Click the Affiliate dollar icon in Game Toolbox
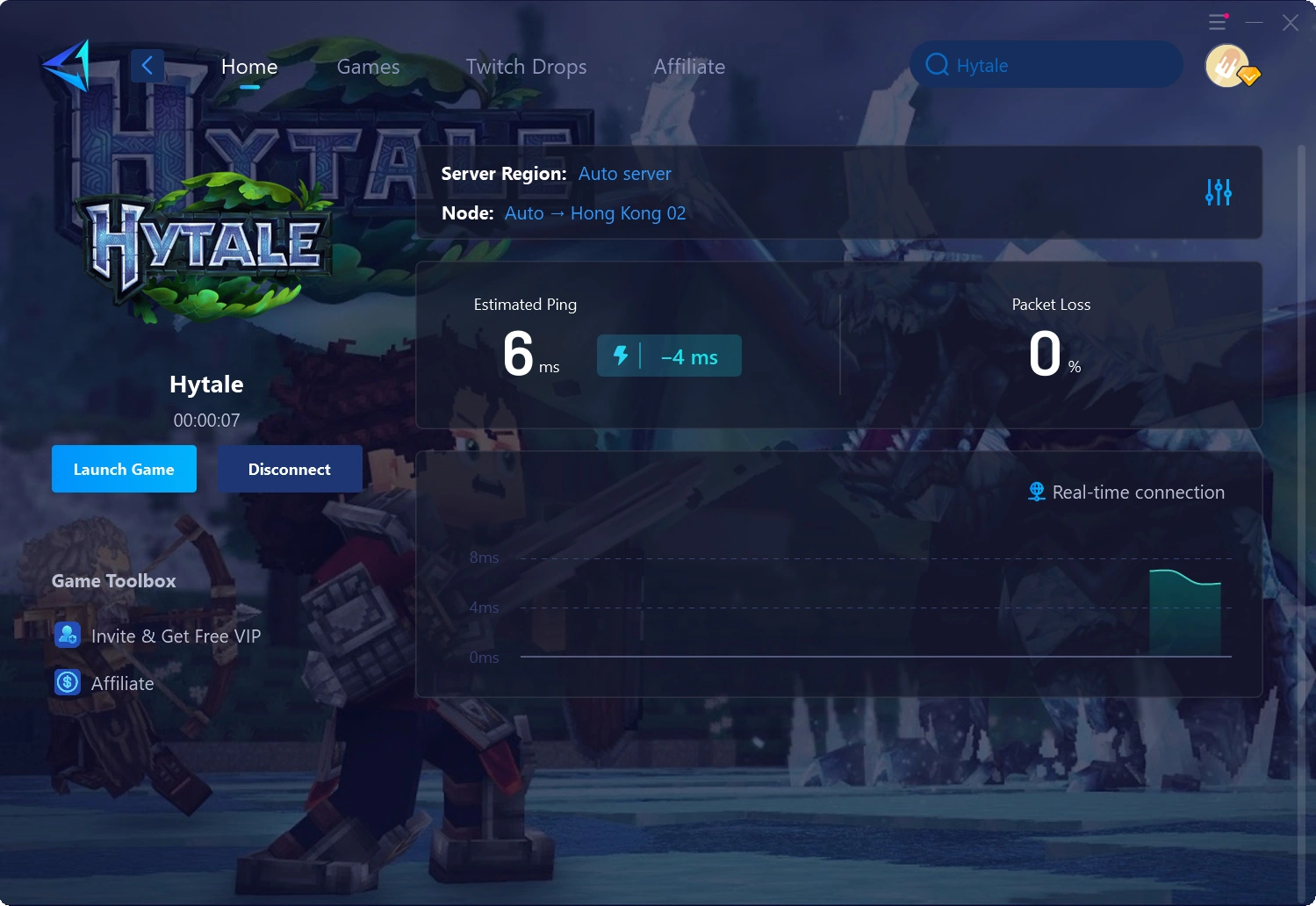The image size is (1316, 906). (x=68, y=682)
